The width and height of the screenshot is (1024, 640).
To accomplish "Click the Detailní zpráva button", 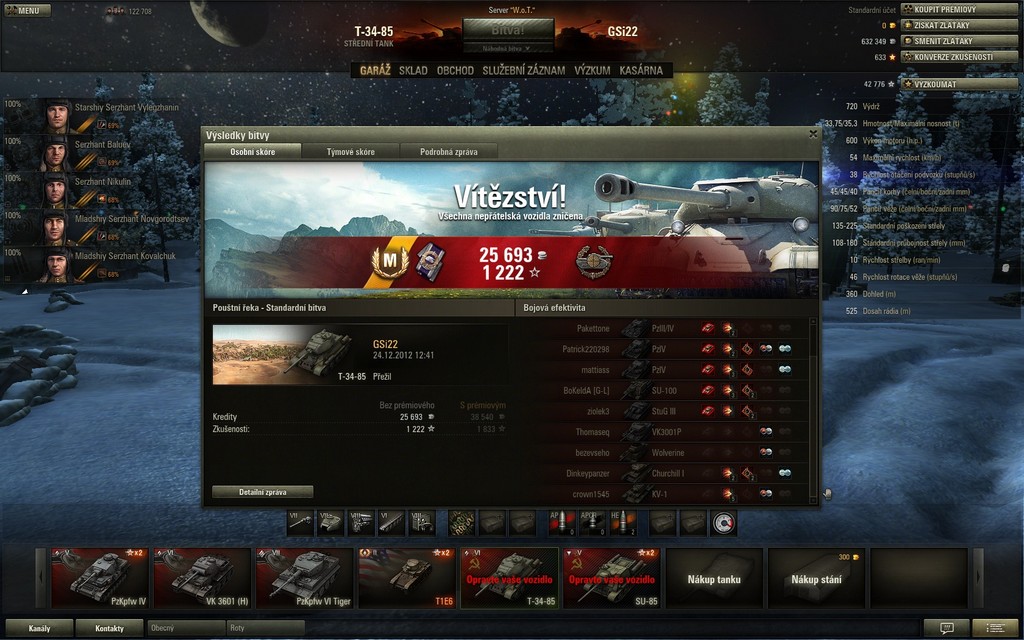I will [262, 492].
